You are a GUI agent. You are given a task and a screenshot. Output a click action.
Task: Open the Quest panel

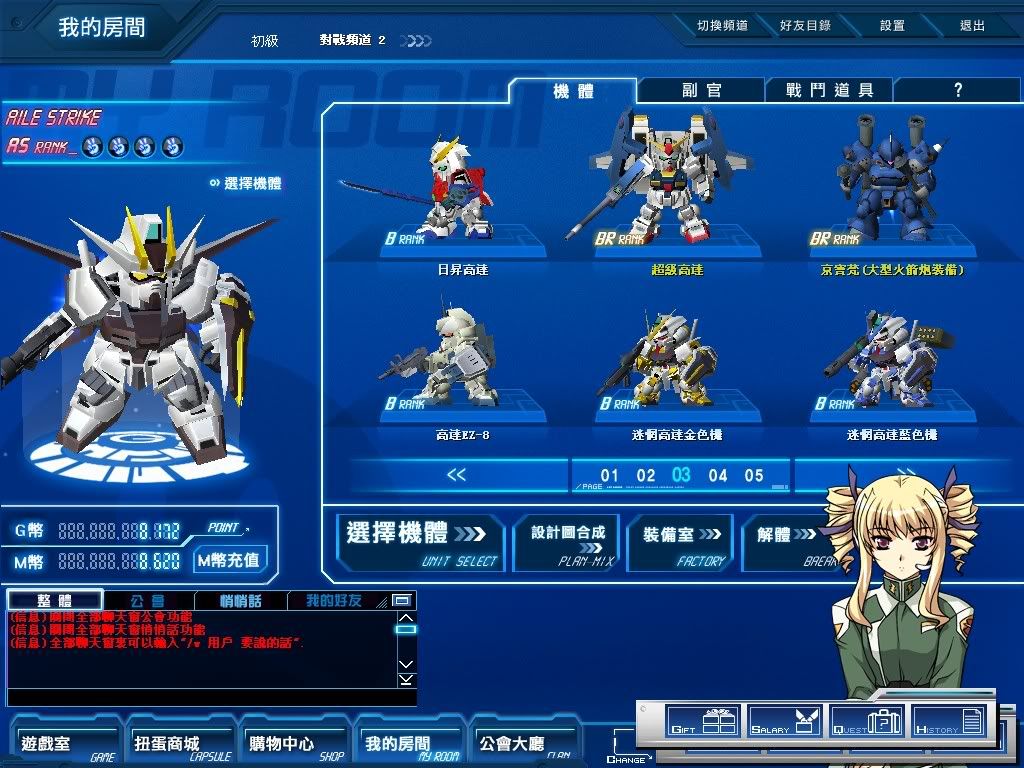coord(867,721)
